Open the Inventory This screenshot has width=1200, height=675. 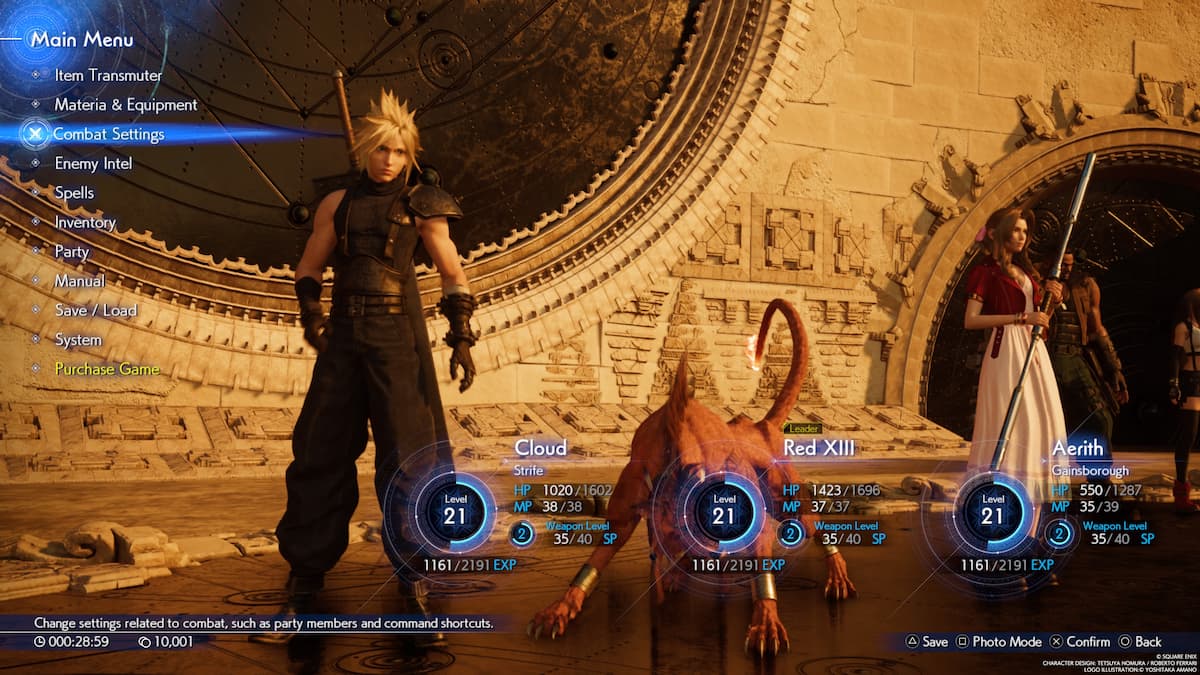coord(85,222)
